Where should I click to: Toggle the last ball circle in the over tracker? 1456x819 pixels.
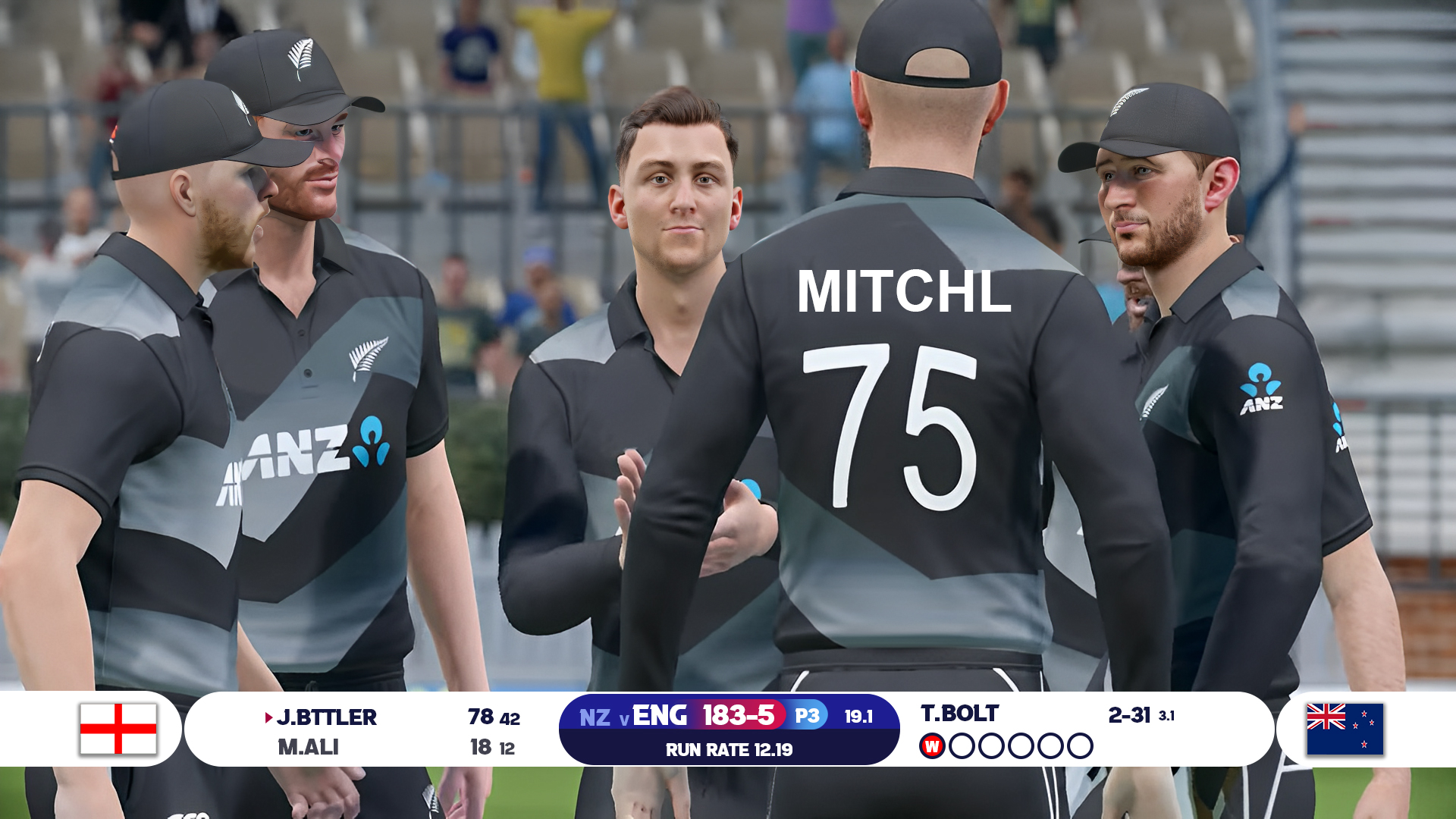coord(1079,745)
